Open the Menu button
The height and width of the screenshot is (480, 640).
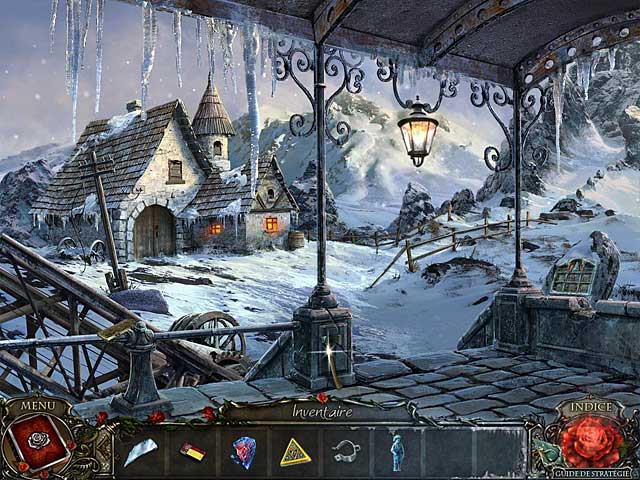click(37, 406)
